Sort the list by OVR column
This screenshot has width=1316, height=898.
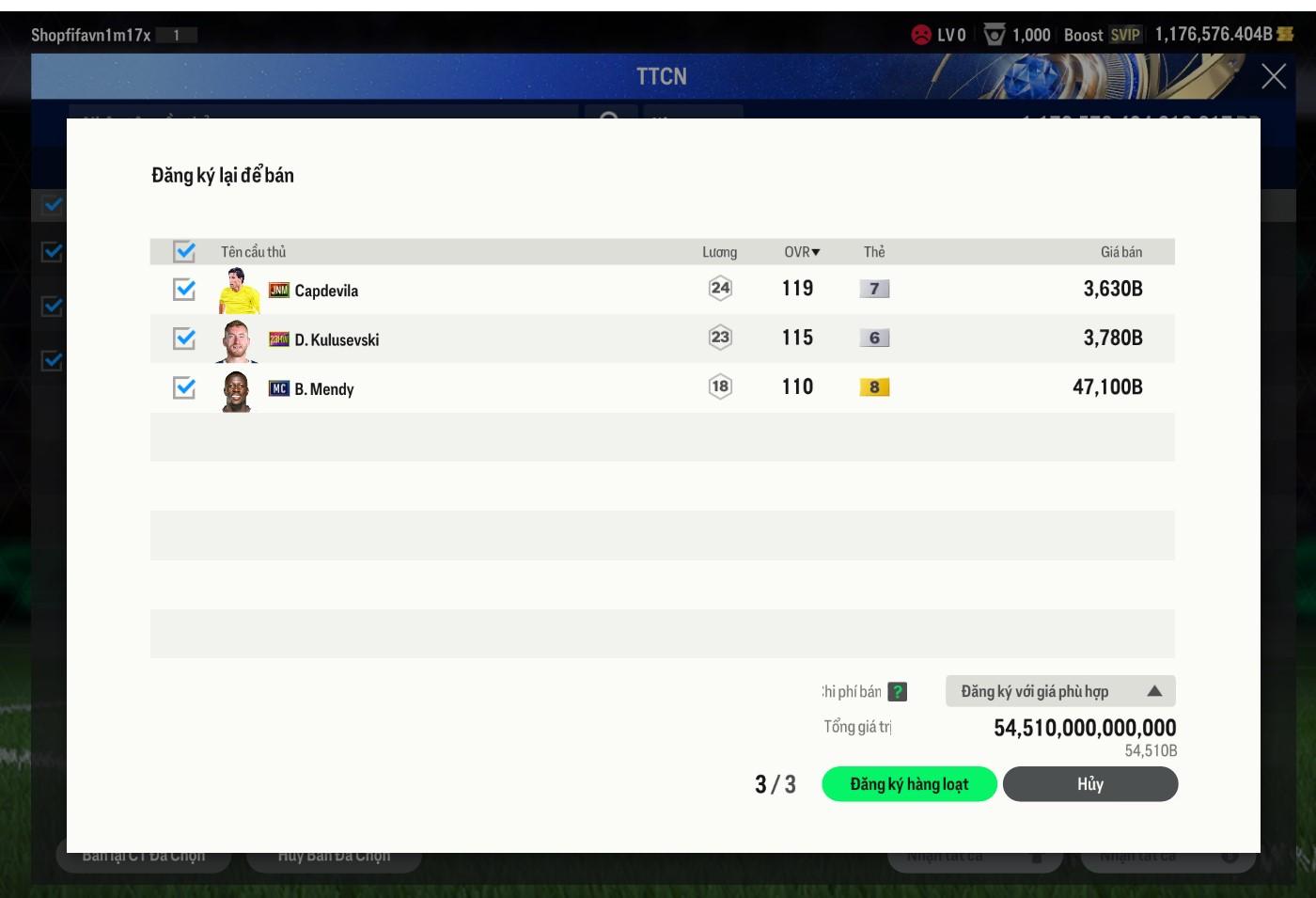(801, 252)
